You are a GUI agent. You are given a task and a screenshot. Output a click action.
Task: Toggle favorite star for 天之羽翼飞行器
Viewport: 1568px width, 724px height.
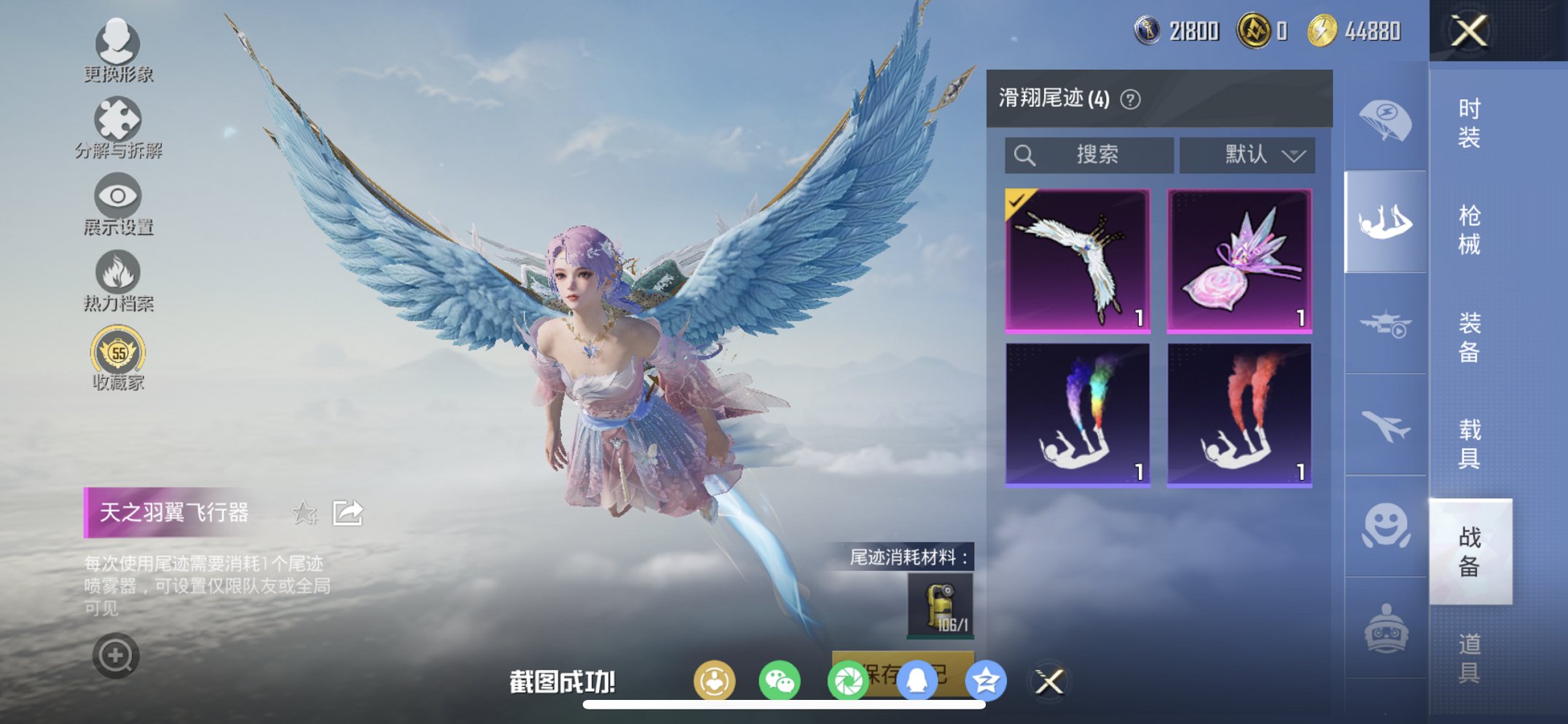(x=305, y=514)
